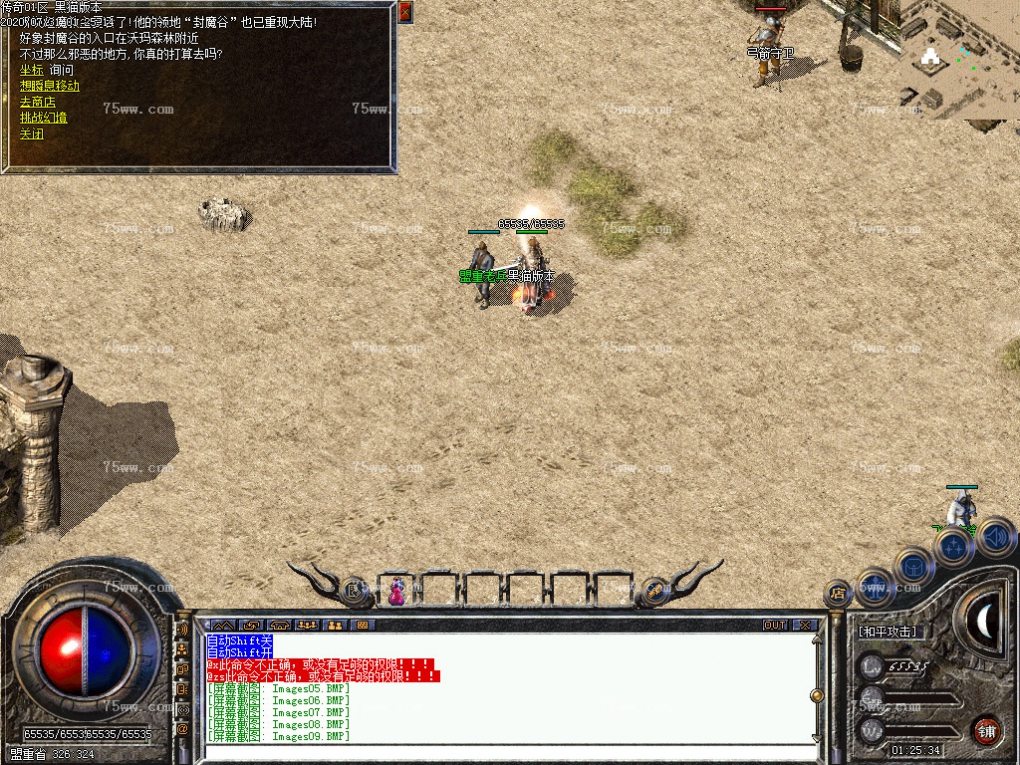Click the chat scrollbar down arrow
This screenshot has height=765, width=1020.
(817, 739)
